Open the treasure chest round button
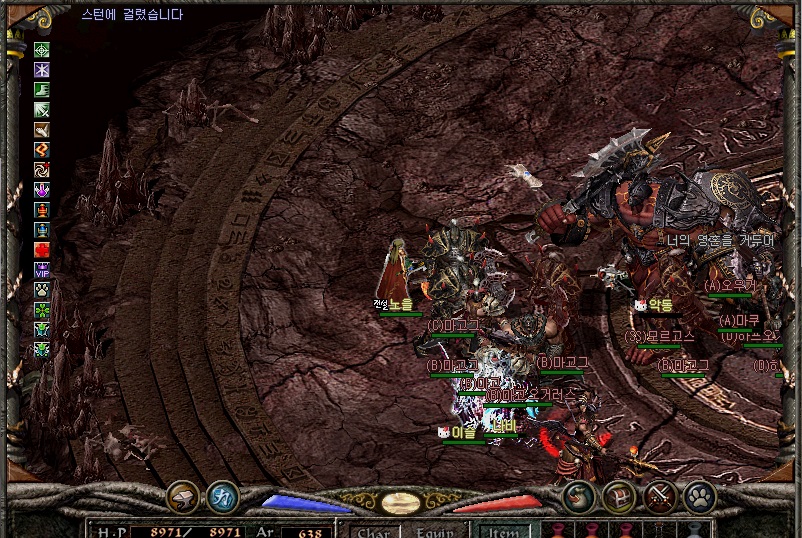Image resolution: width=802 pixels, height=538 pixels. [x=619, y=495]
